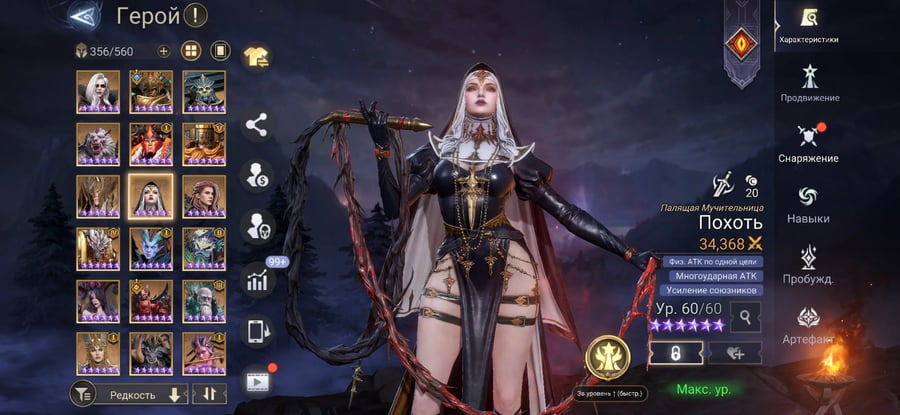Toggle the sort order arrows button
900x415 pixels.
(x=209, y=395)
